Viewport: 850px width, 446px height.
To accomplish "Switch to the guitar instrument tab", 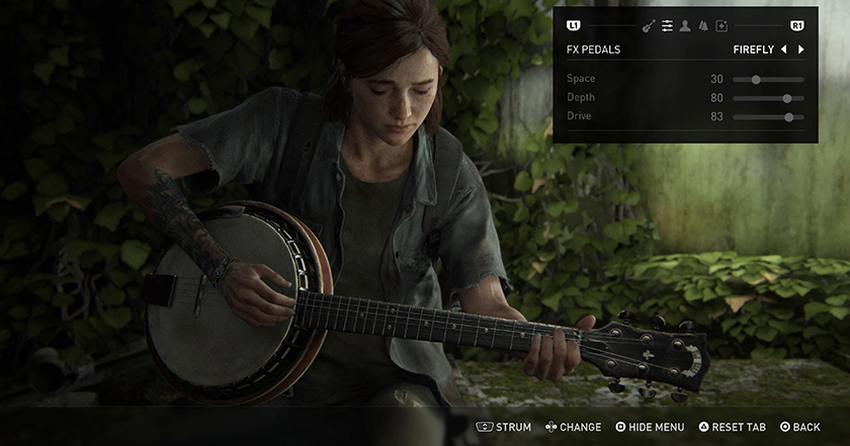I will point(648,25).
